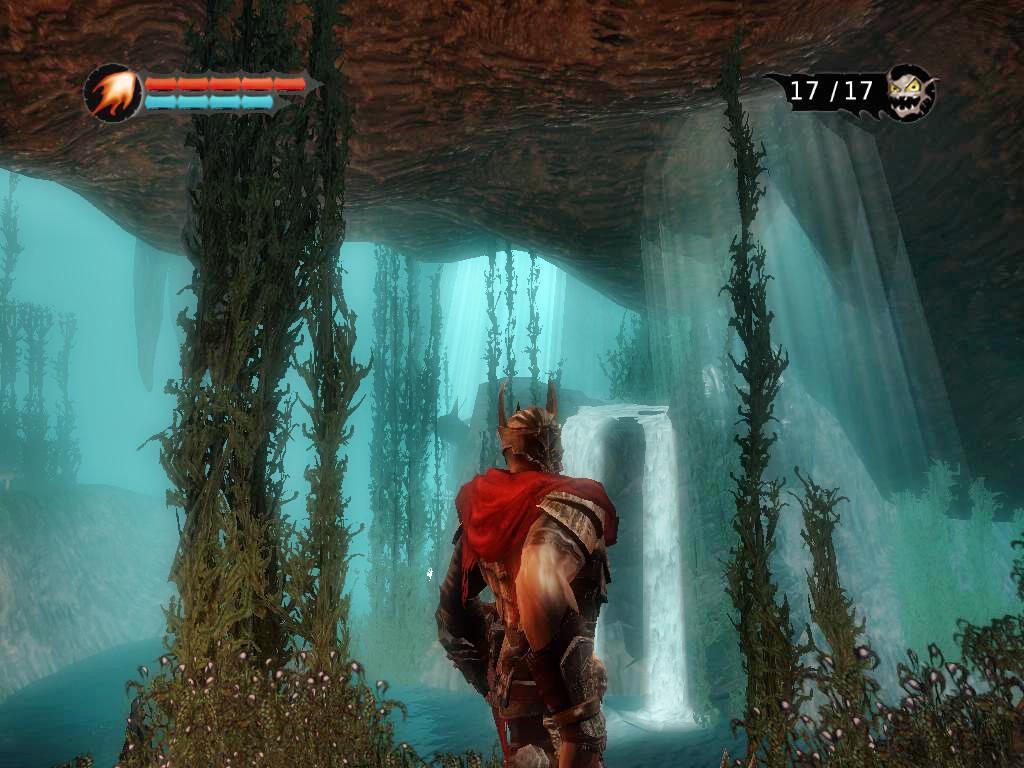This screenshot has width=1024, height=768.
Task: Select the fireball spell icon
Action: click(112, 93)
